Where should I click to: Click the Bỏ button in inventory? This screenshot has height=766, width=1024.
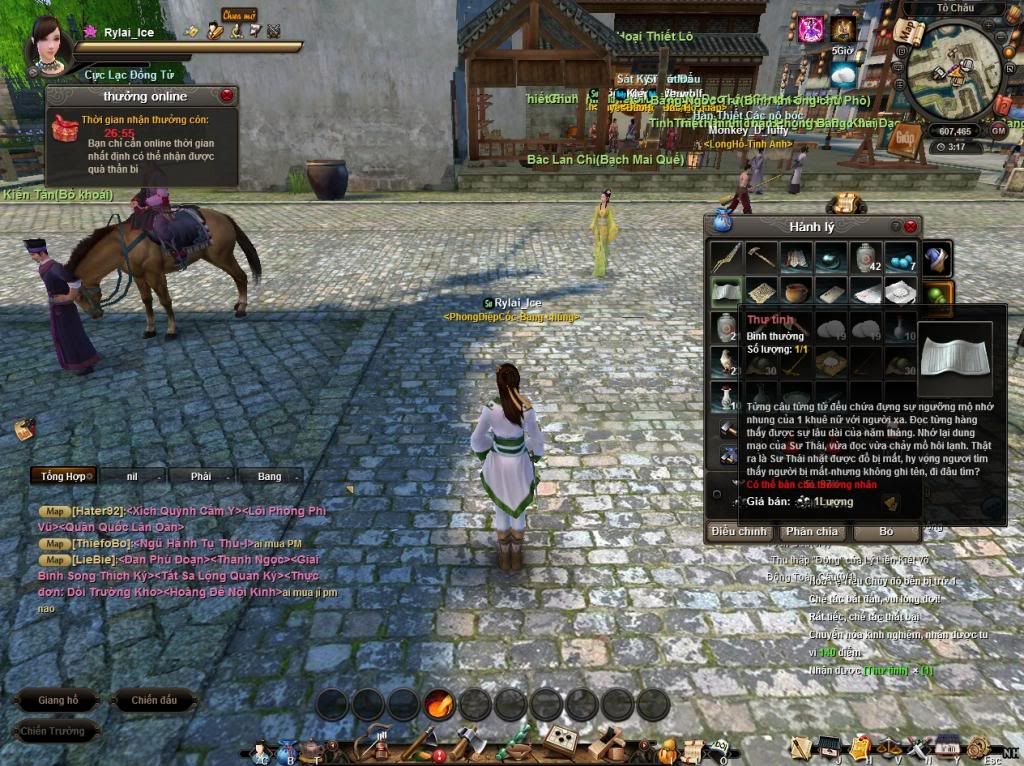coord(886,531)
